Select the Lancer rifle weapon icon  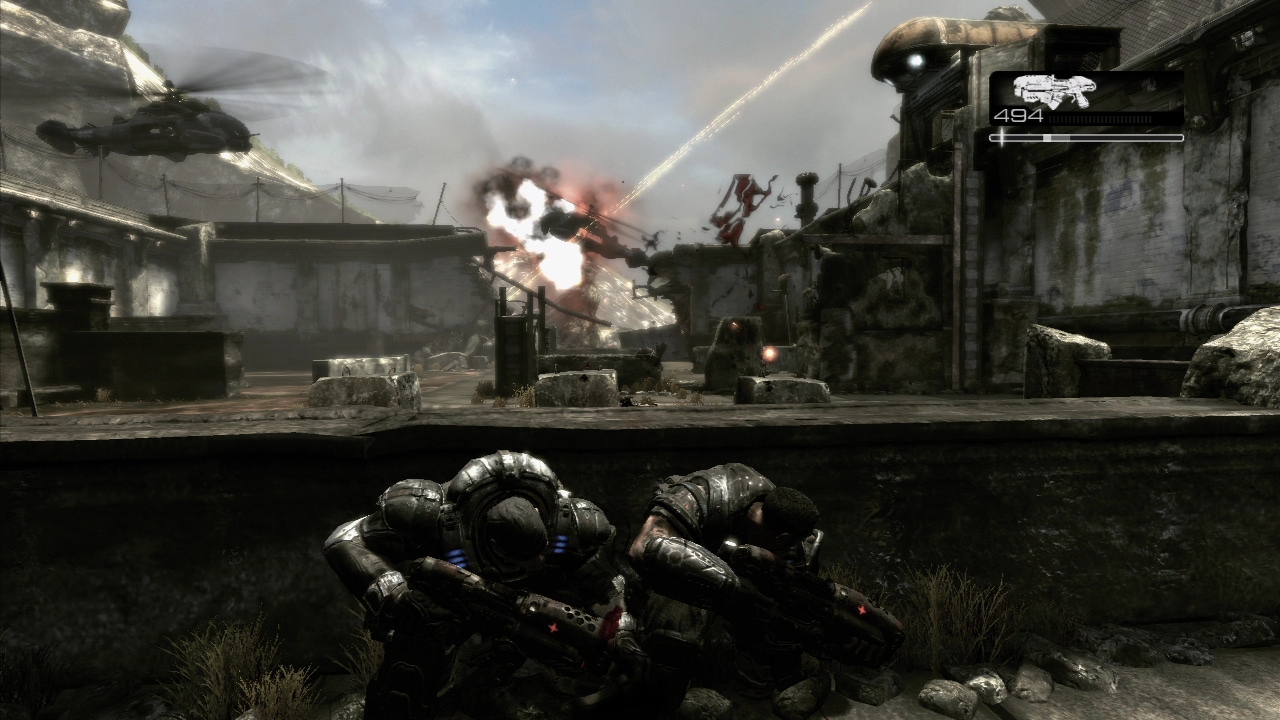[x=1053, y=90]
